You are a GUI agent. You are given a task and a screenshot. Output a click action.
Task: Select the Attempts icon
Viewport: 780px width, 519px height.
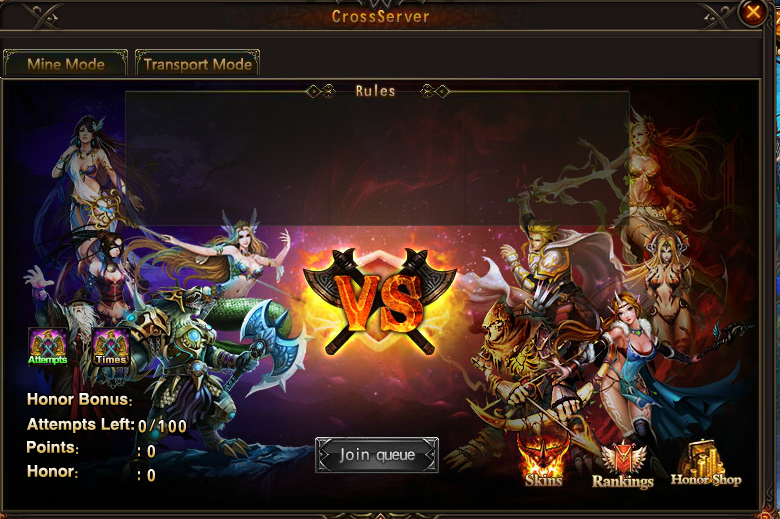coord(48,346)
